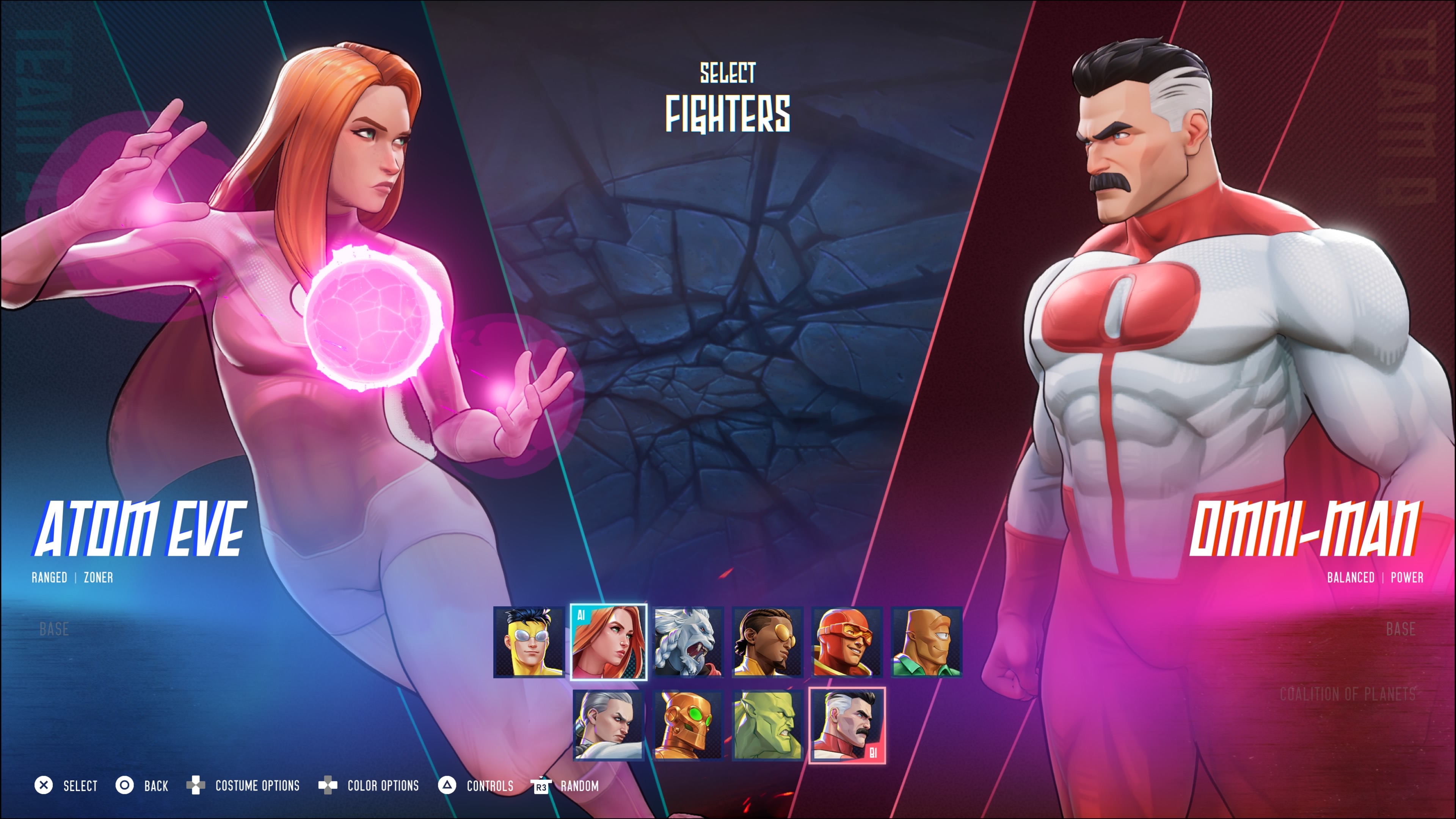Pick the white lion Battle Beast portrait
The image size is (1456, 819).
[x=688, y=642]
